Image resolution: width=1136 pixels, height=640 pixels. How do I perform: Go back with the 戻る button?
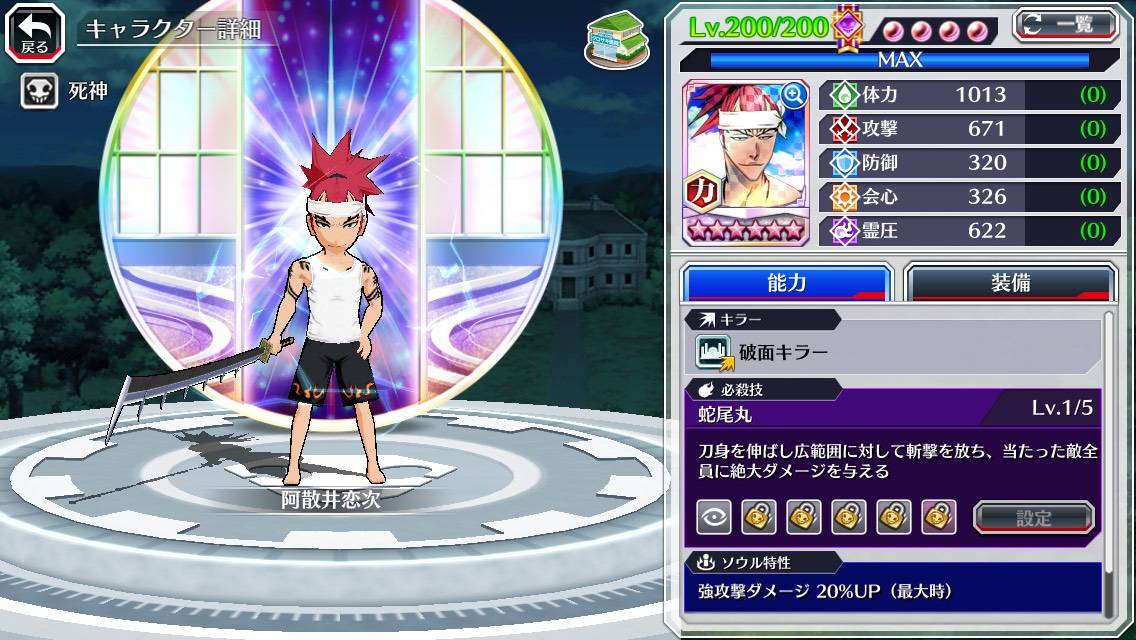(x=35, y=31)
